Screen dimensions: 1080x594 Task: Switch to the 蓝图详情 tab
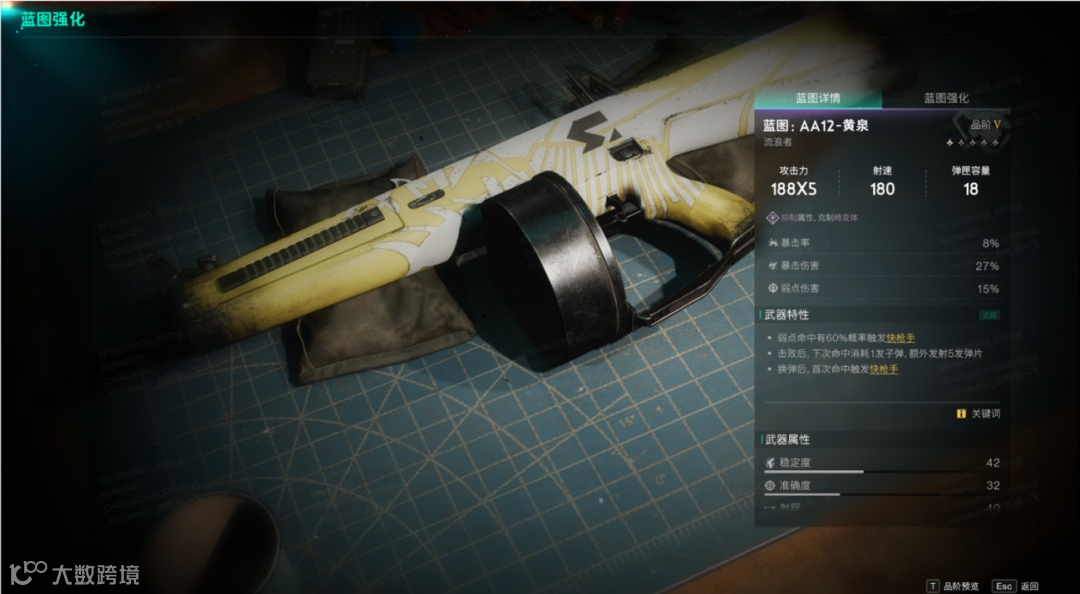pos(817,98)
